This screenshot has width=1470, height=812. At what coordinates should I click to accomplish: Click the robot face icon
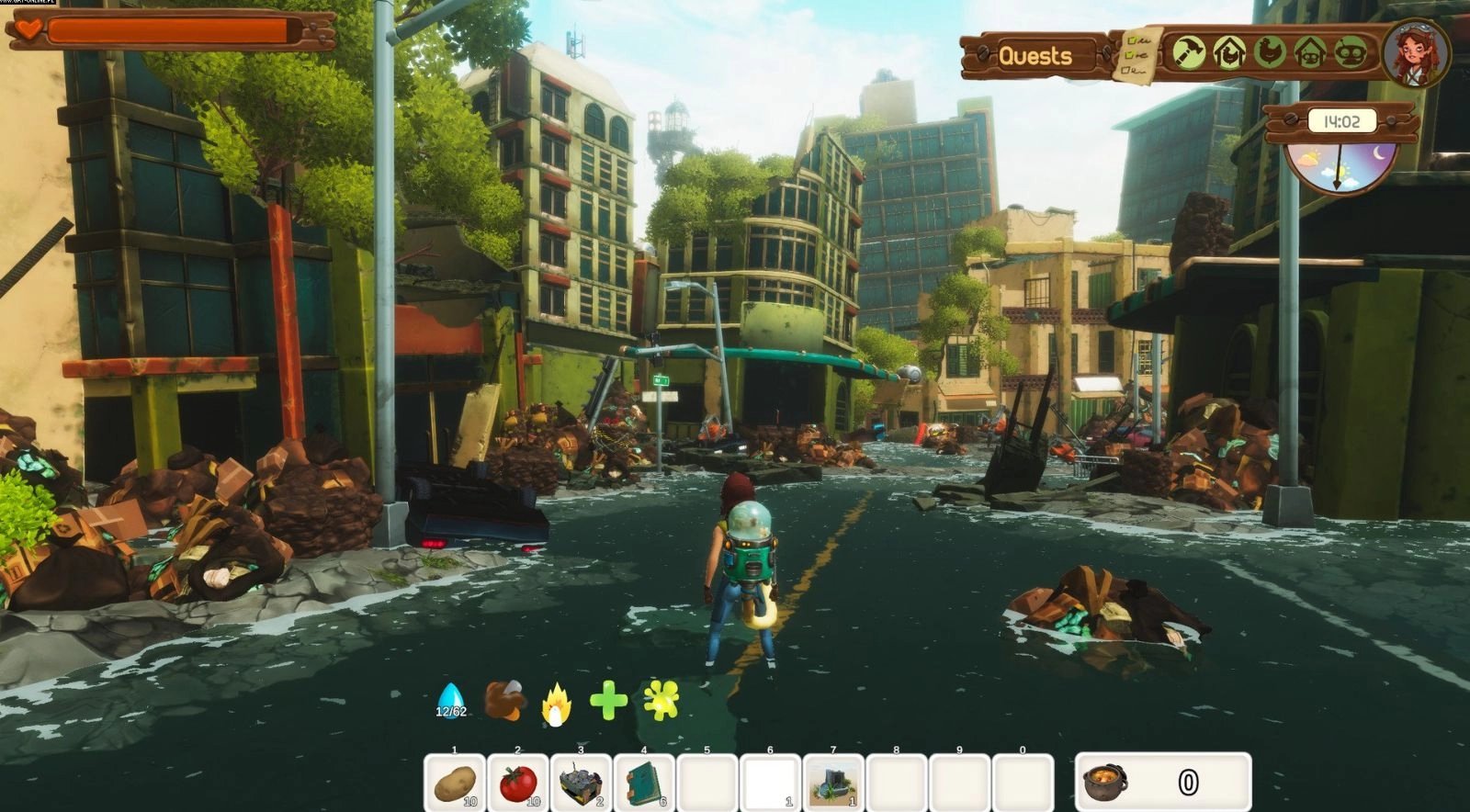(1351, 52)
